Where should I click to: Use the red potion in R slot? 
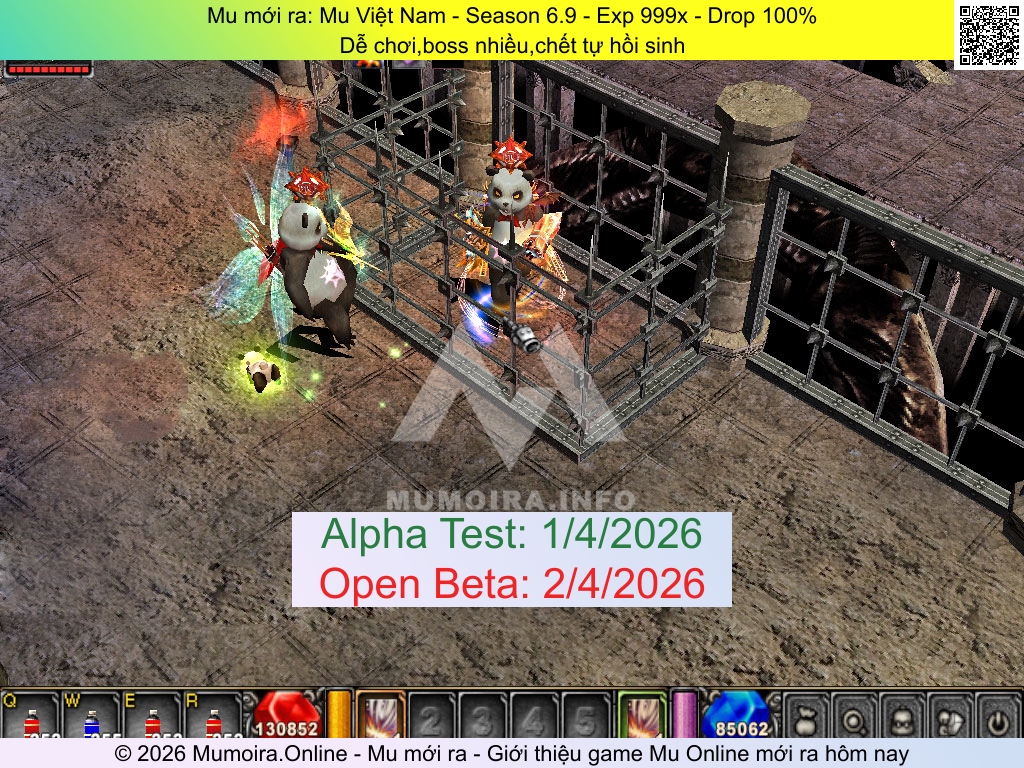212,718
